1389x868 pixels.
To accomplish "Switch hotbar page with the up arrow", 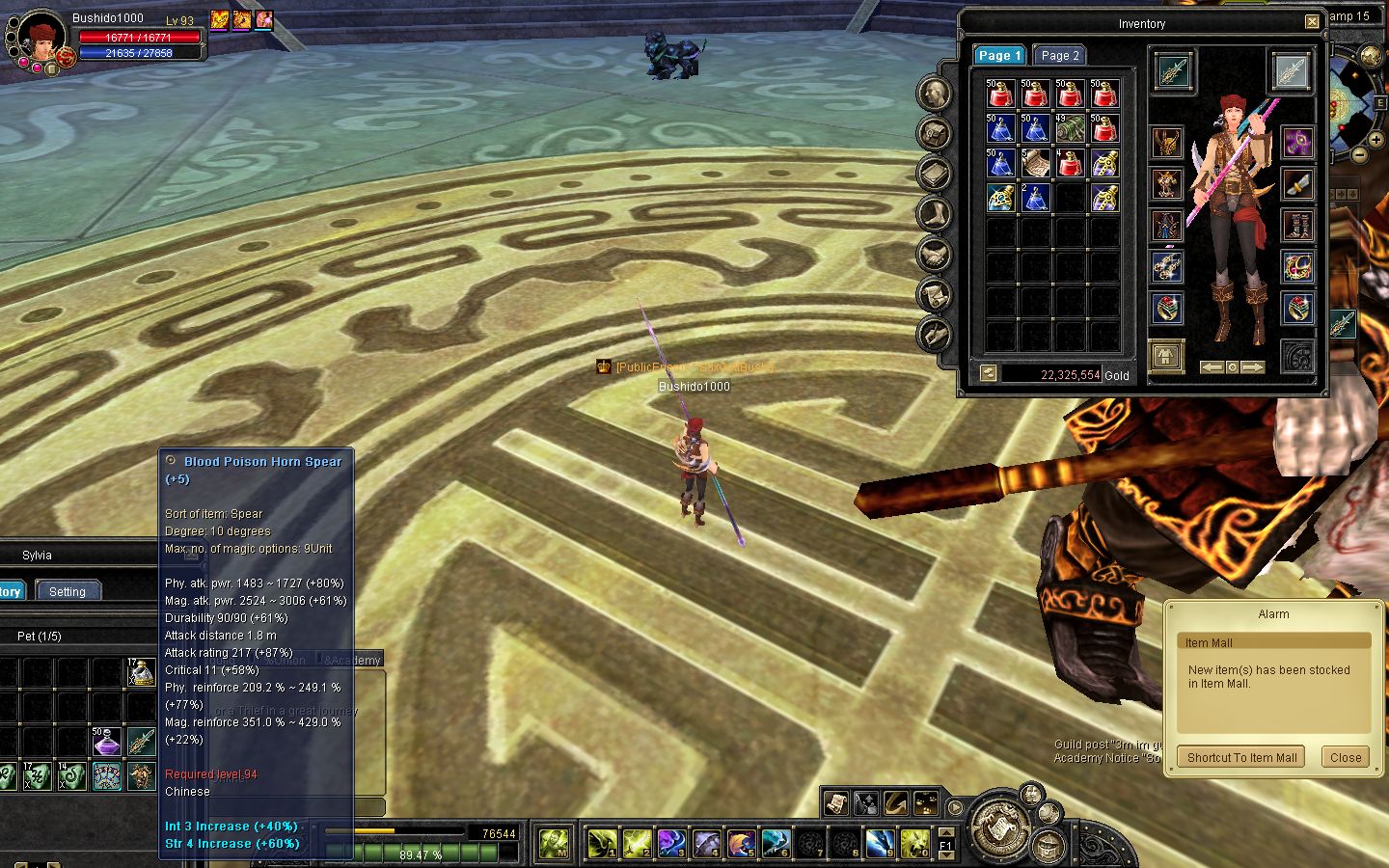I will click(946, 831).
